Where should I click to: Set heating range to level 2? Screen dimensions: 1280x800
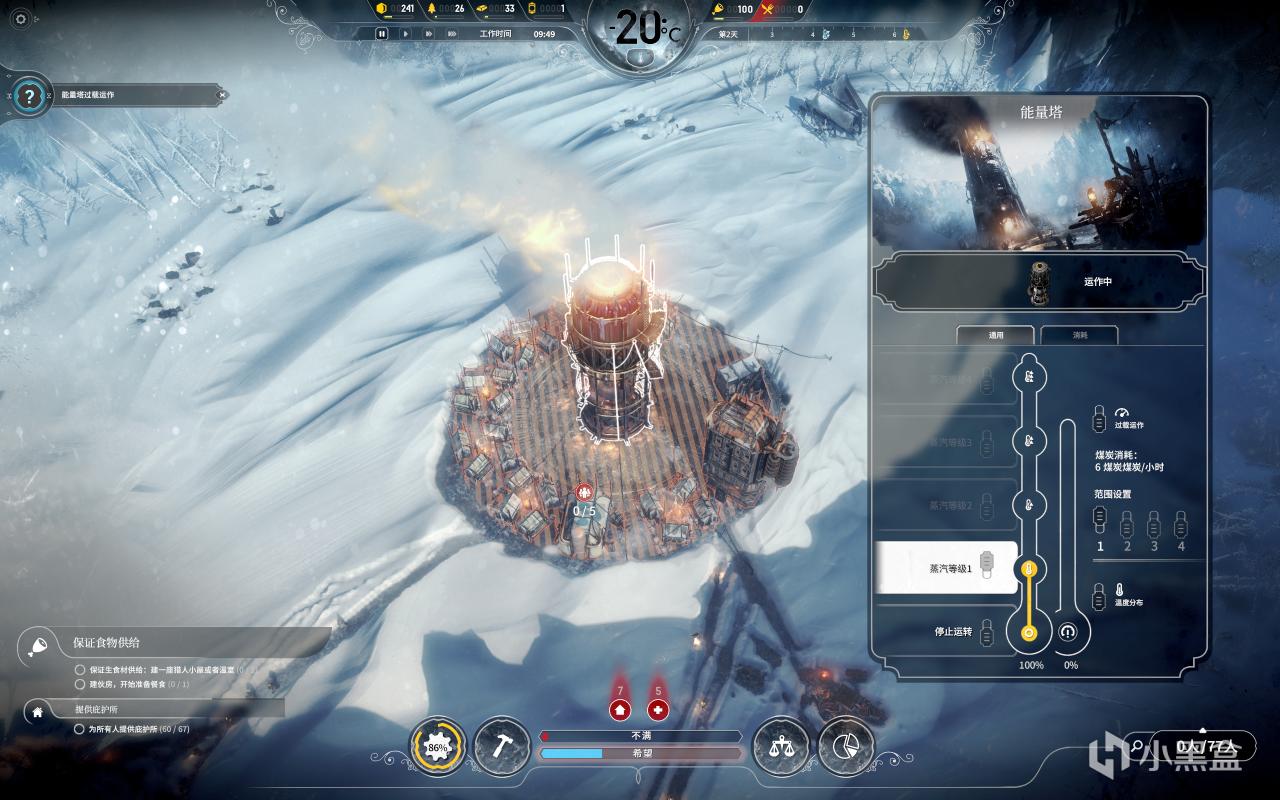tap(1127, 524)
